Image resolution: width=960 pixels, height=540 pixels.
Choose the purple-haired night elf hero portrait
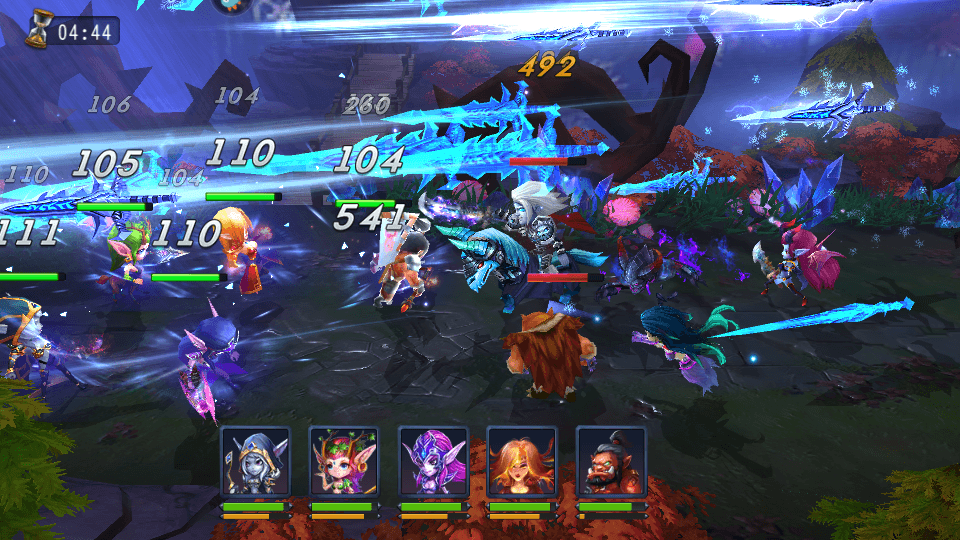coord(432,462)
